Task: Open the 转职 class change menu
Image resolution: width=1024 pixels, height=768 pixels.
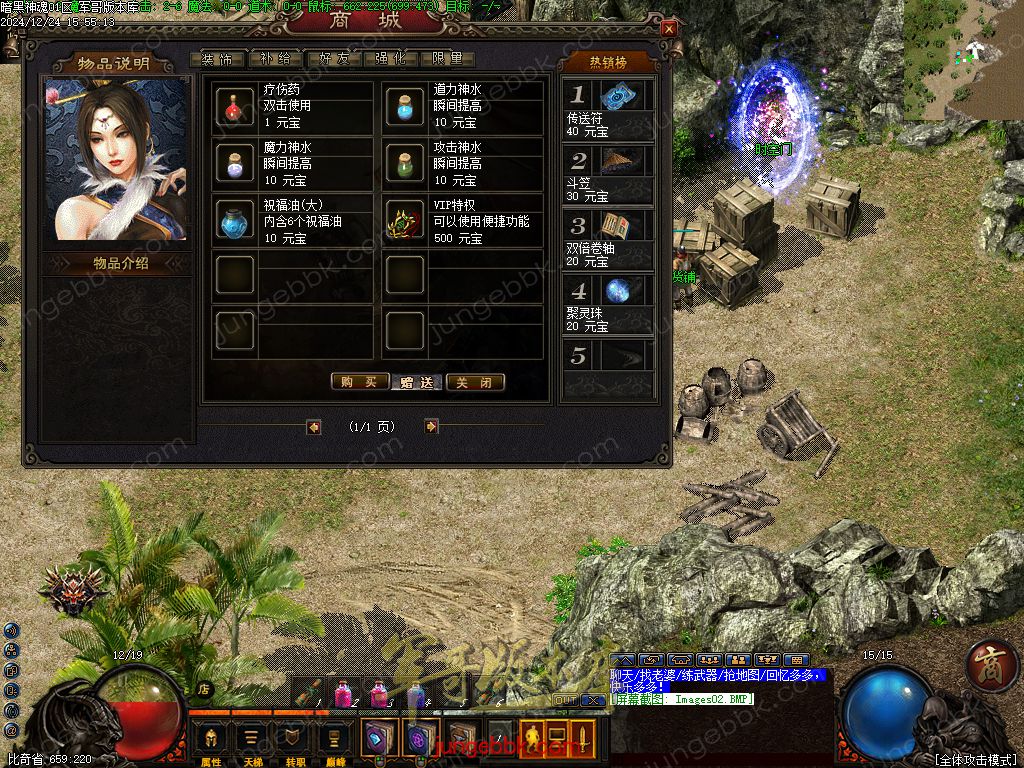Action: [x=291, y=742]
